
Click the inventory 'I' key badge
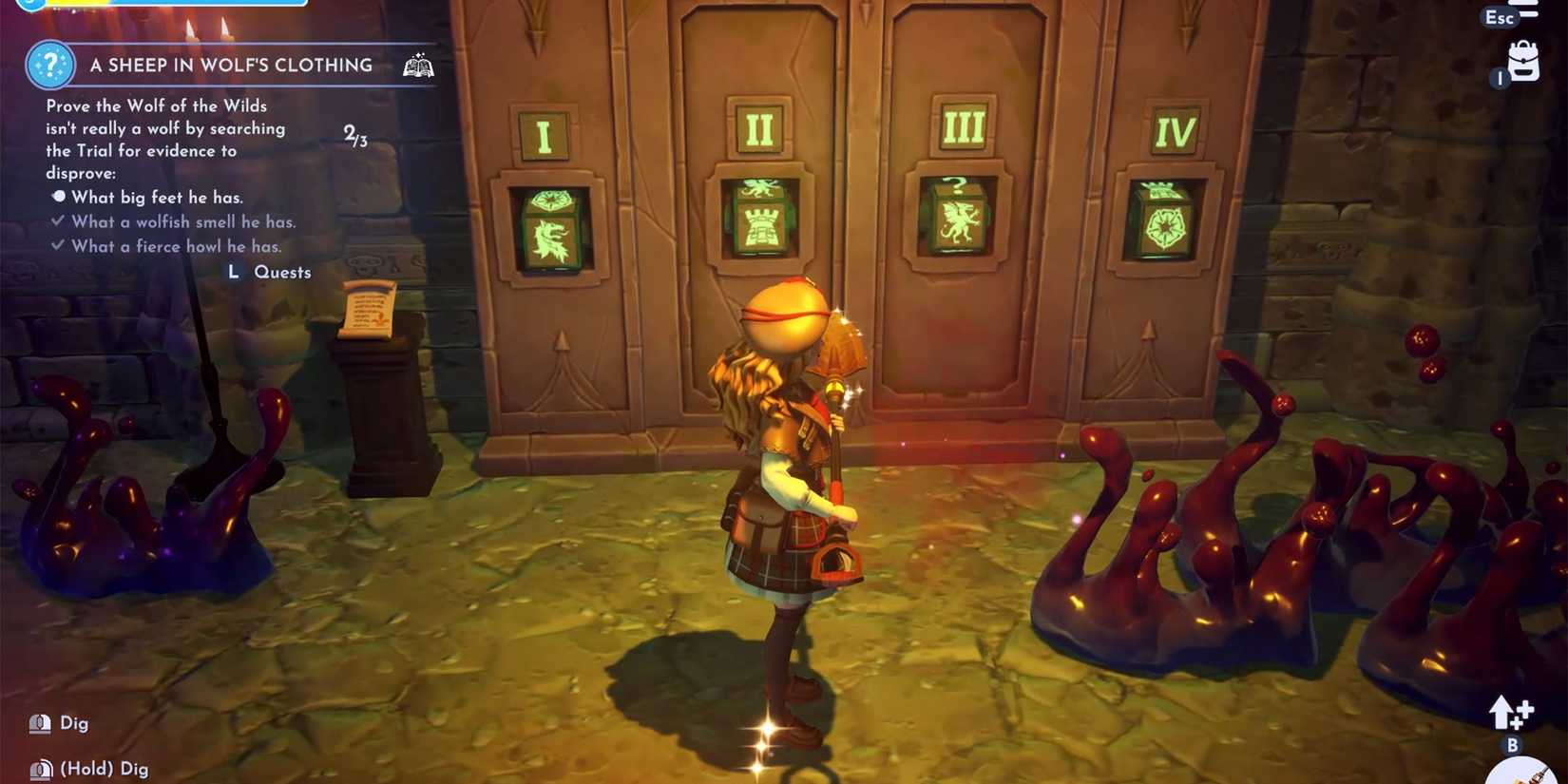1500,79
